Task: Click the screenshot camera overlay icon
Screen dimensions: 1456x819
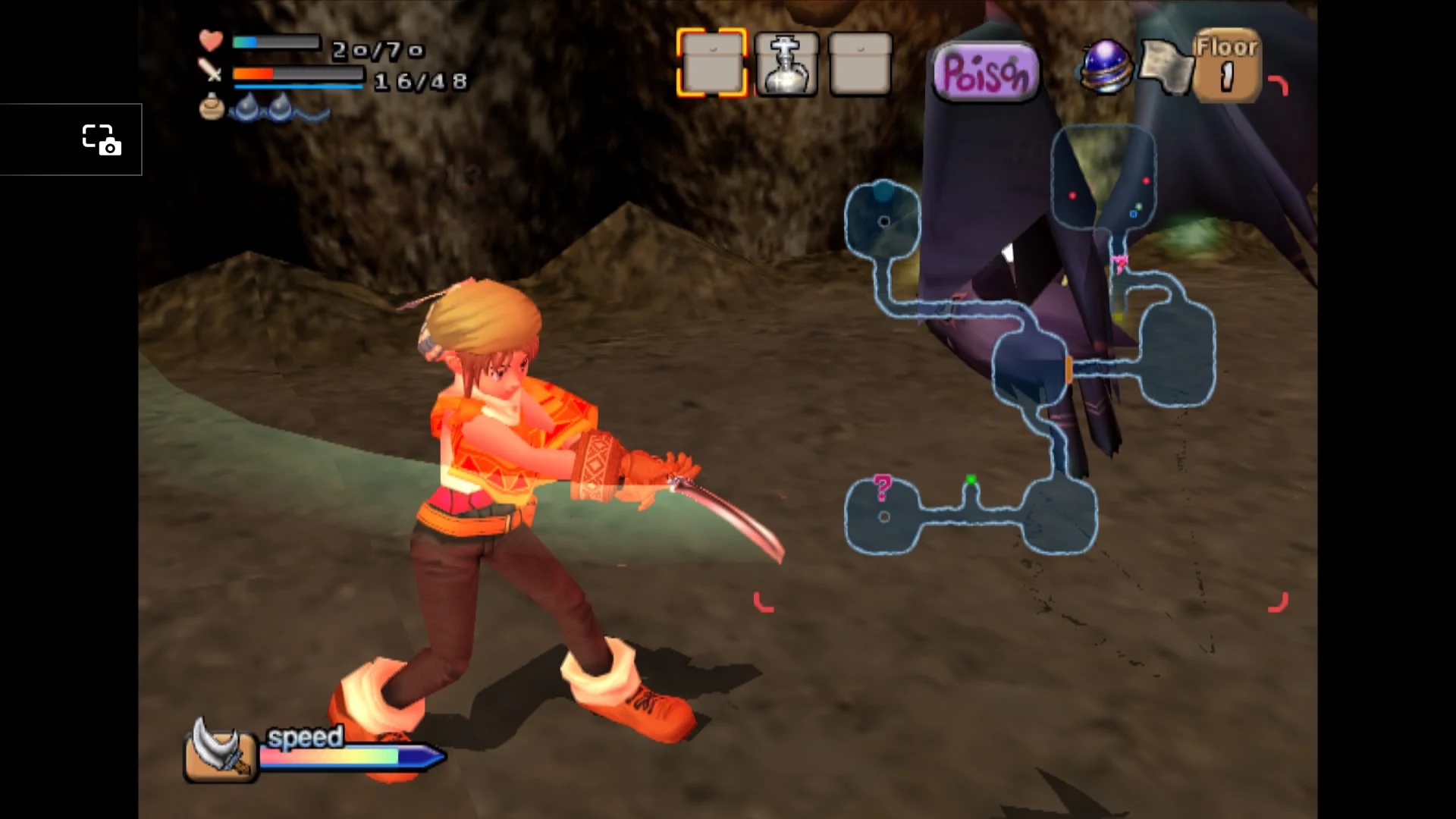Action: [x=103, y=140]
